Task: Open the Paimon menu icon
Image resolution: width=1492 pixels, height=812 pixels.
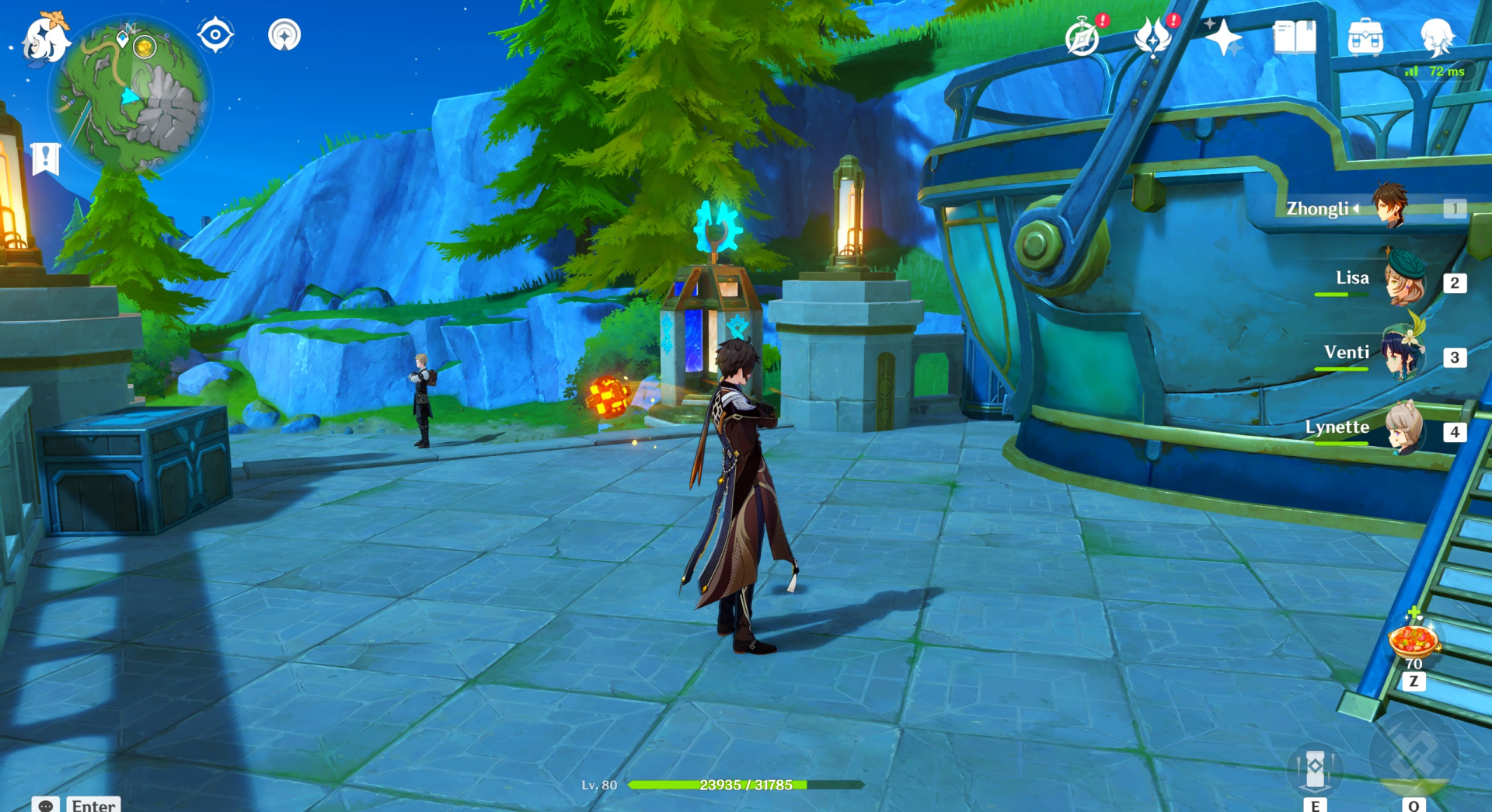Action: pyautogui.click(x=45, y=37)
